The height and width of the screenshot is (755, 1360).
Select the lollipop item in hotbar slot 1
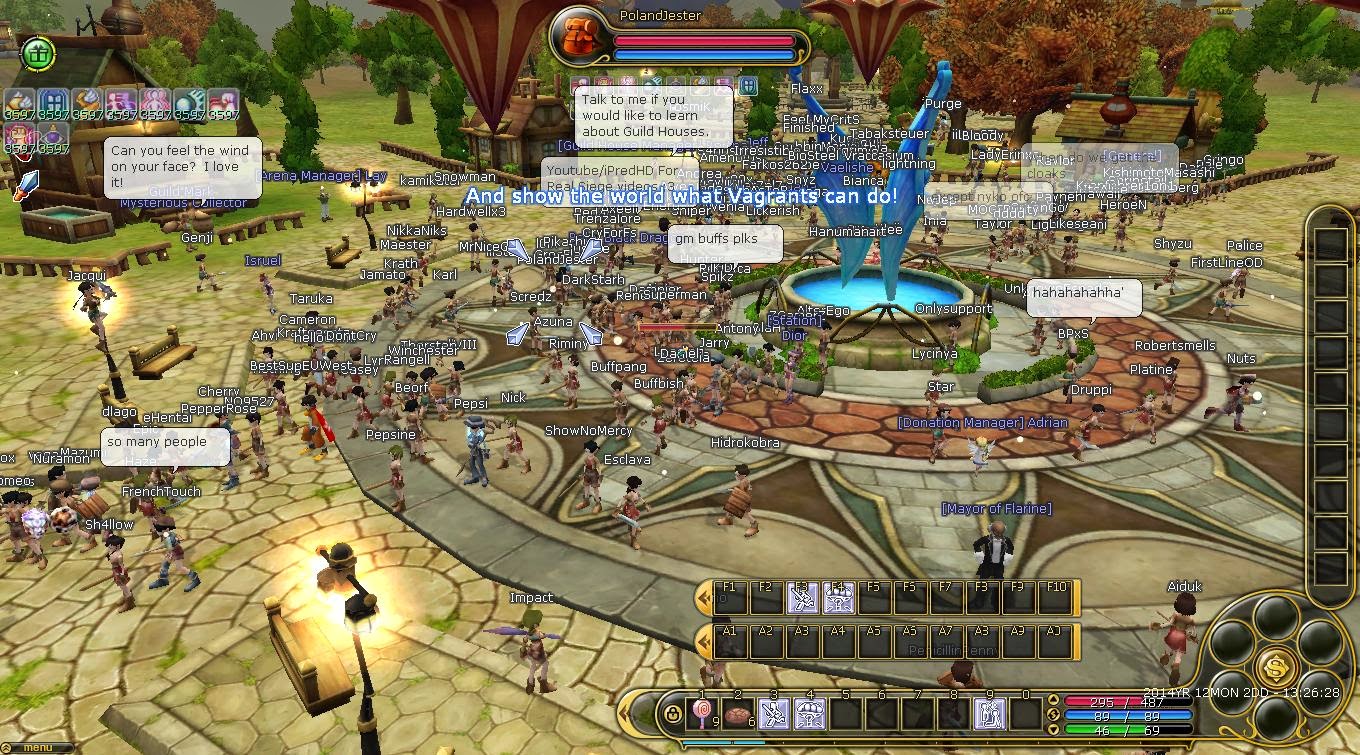(x=701, y=713)
